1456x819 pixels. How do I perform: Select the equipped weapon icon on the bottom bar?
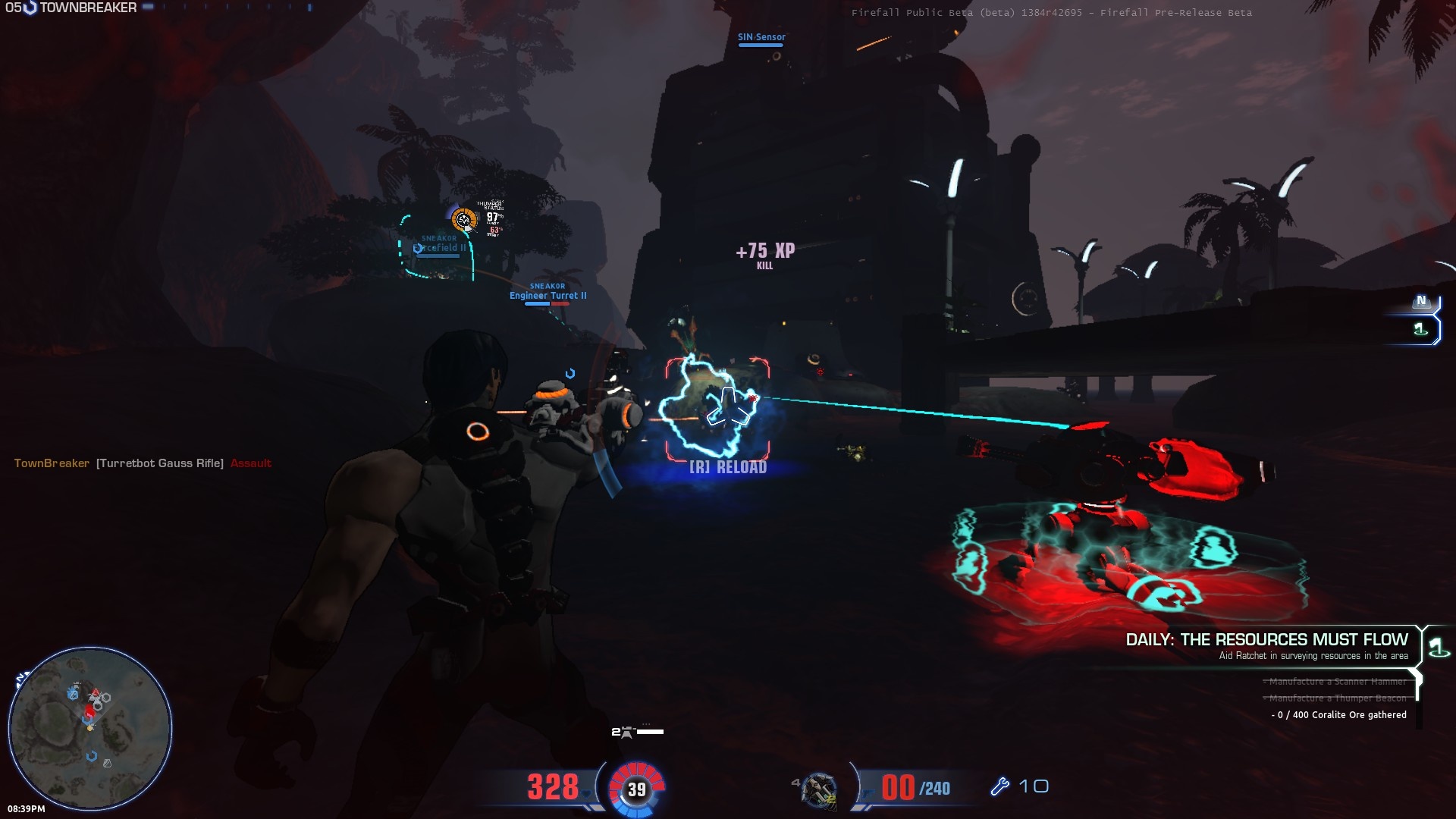click(x=819, y=790)
